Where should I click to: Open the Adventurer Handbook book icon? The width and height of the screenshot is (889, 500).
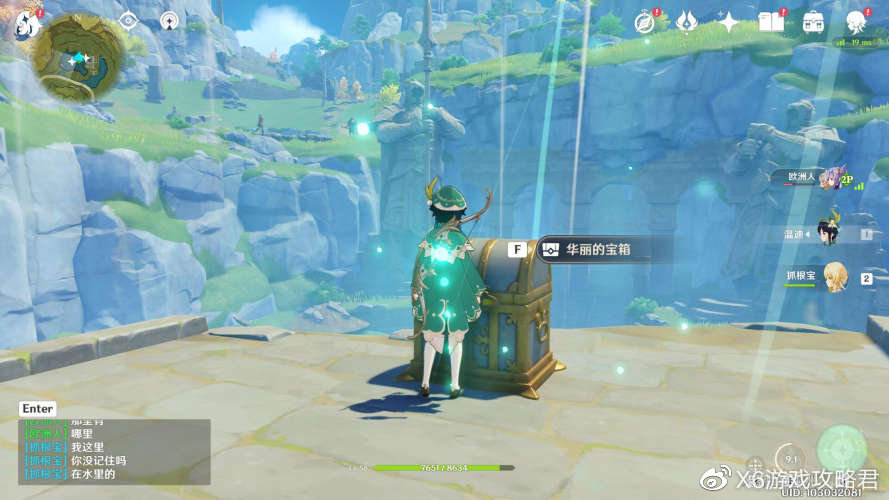771,21
